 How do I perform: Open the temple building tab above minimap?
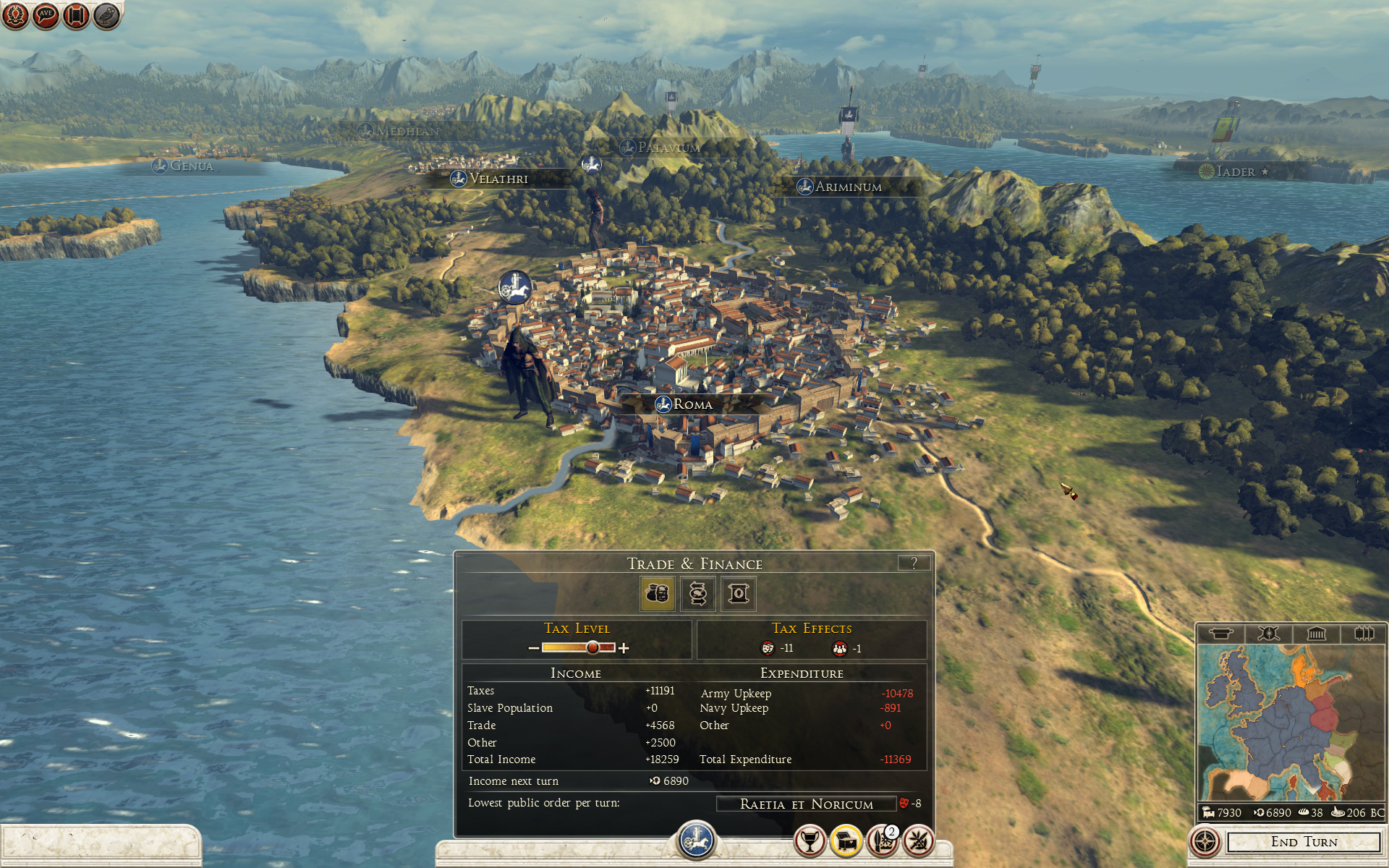[1316, 634]
